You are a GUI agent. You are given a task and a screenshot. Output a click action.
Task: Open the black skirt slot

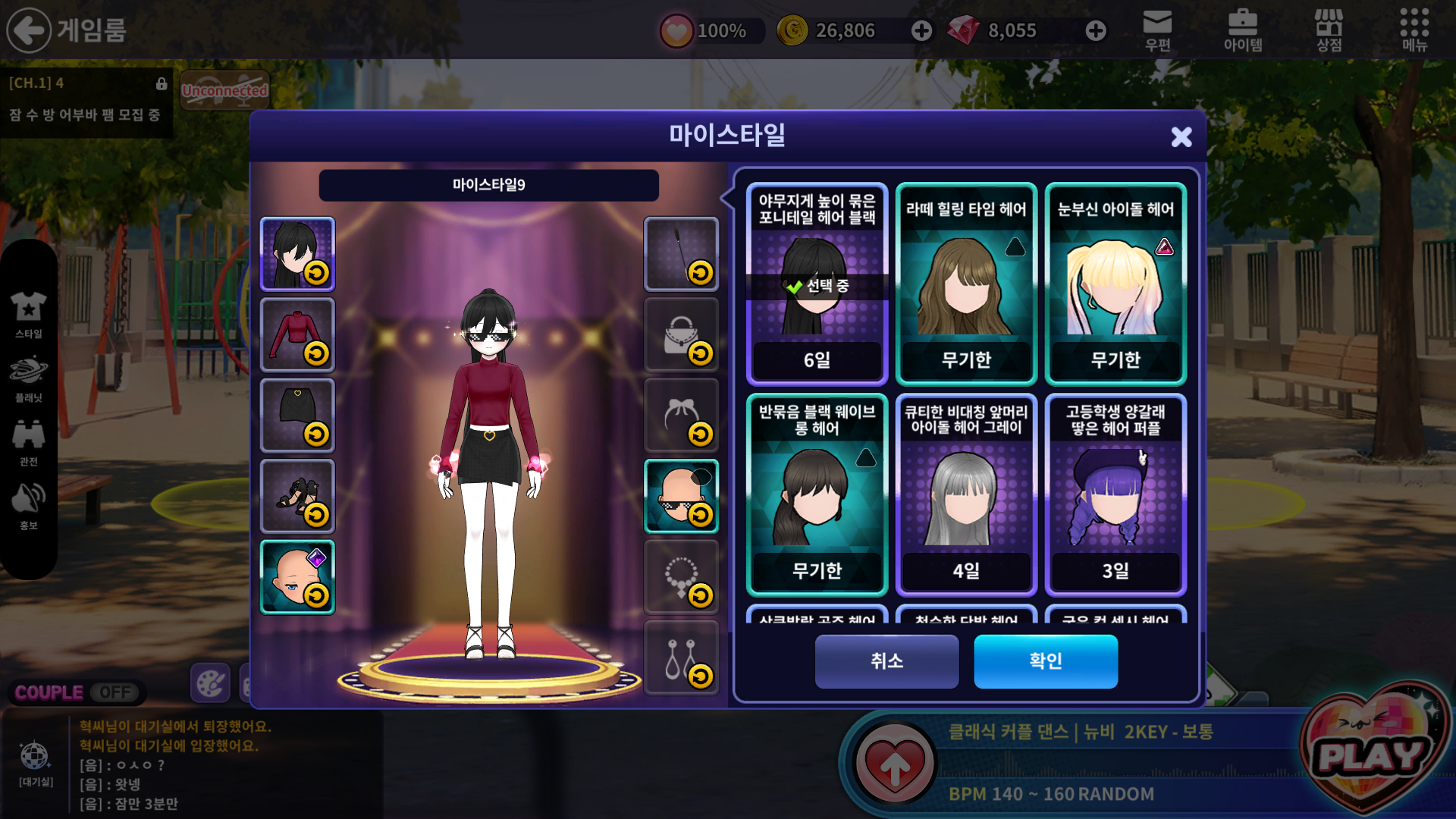(297, 416)
